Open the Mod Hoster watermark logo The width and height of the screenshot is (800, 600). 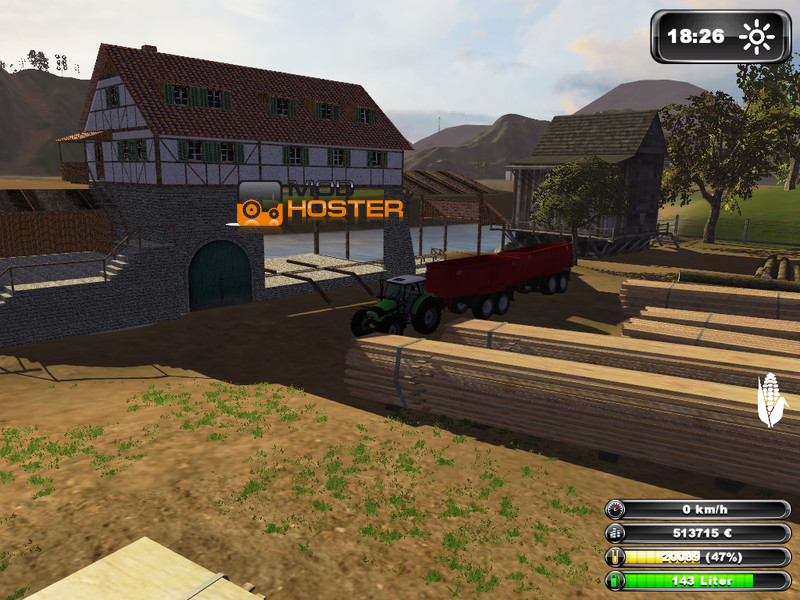(x=320, y=201)
